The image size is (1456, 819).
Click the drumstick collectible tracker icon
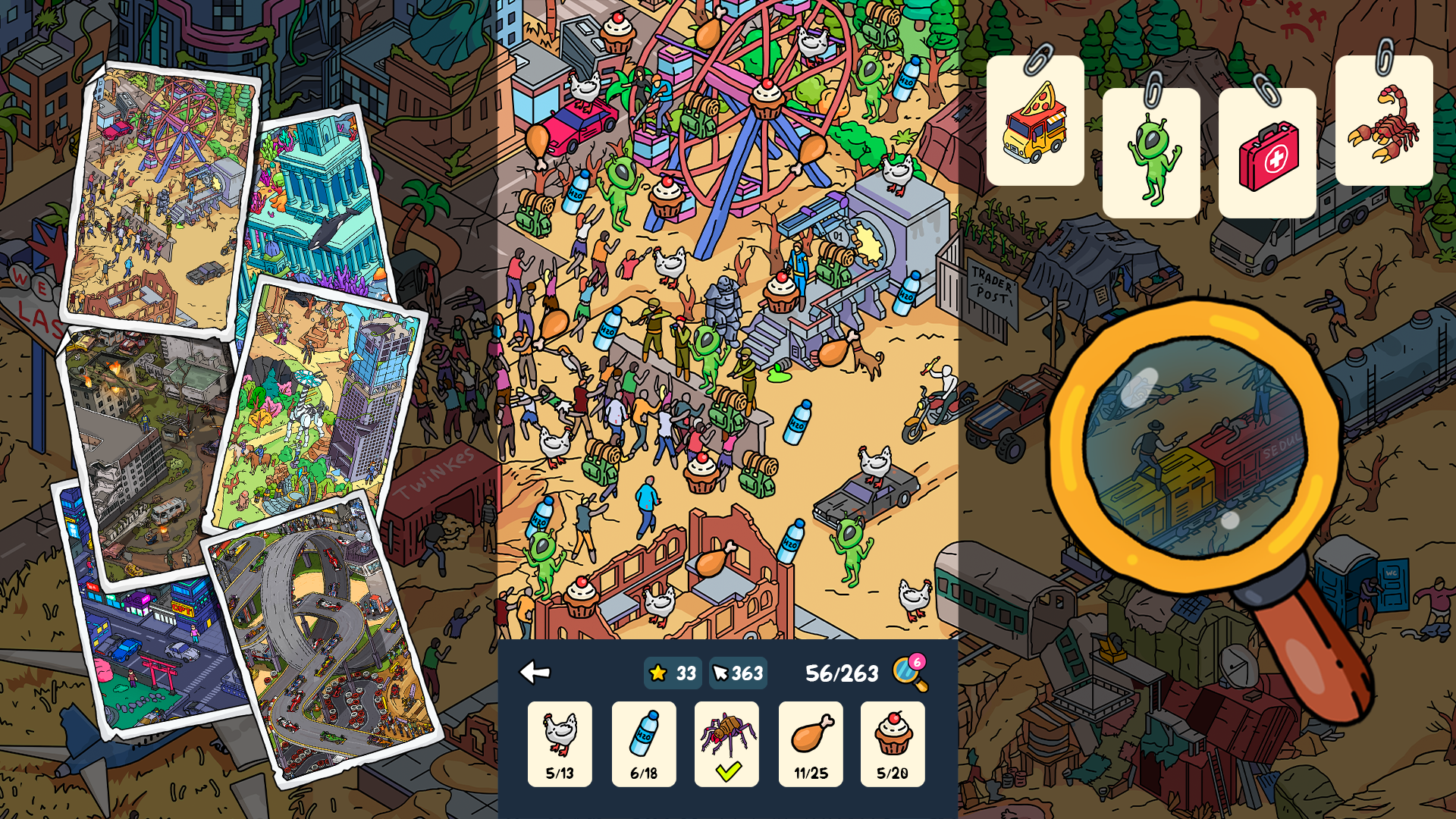[x=811, y=743]
